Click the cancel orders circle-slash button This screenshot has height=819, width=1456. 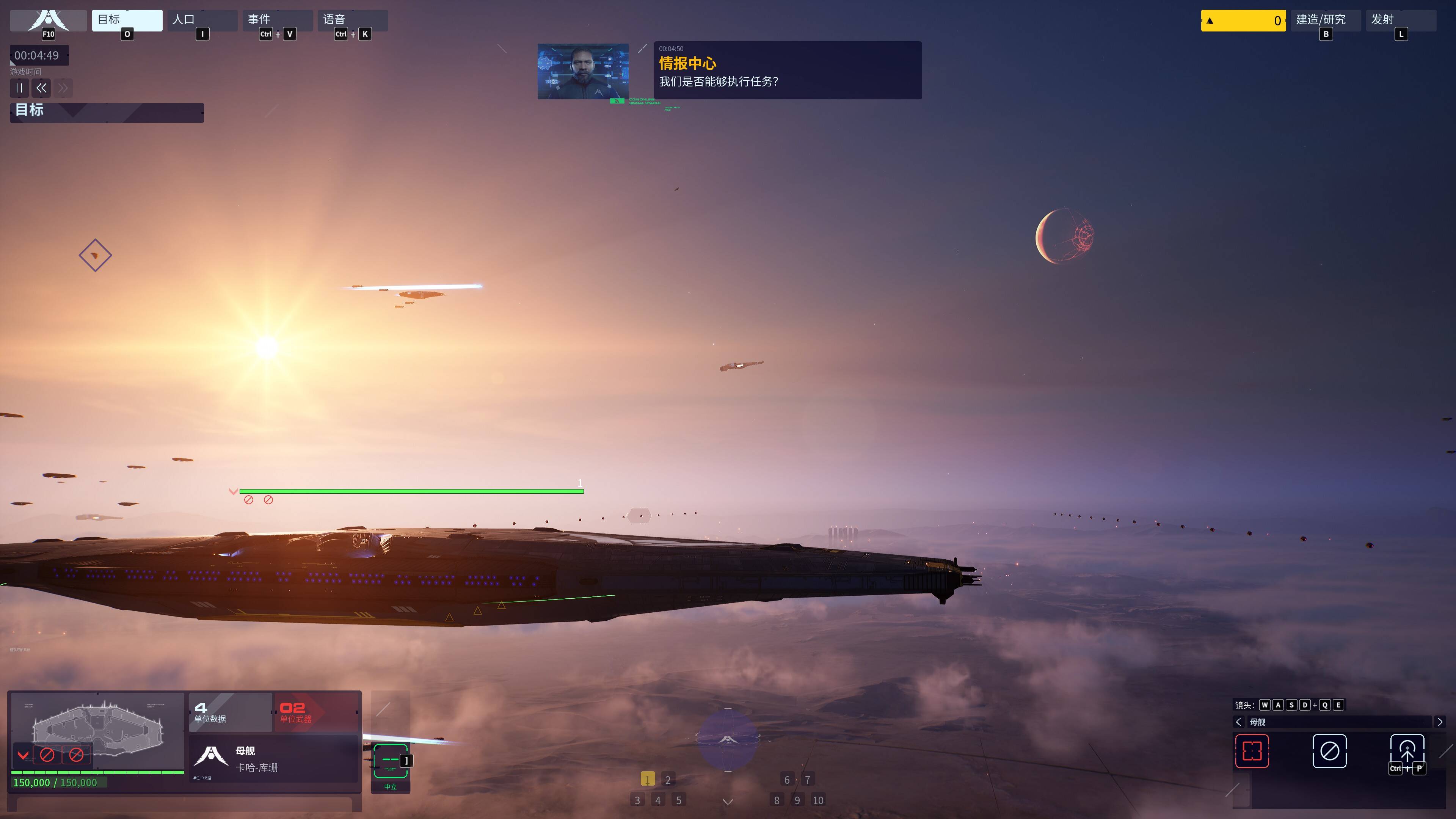click(1329, 751)
